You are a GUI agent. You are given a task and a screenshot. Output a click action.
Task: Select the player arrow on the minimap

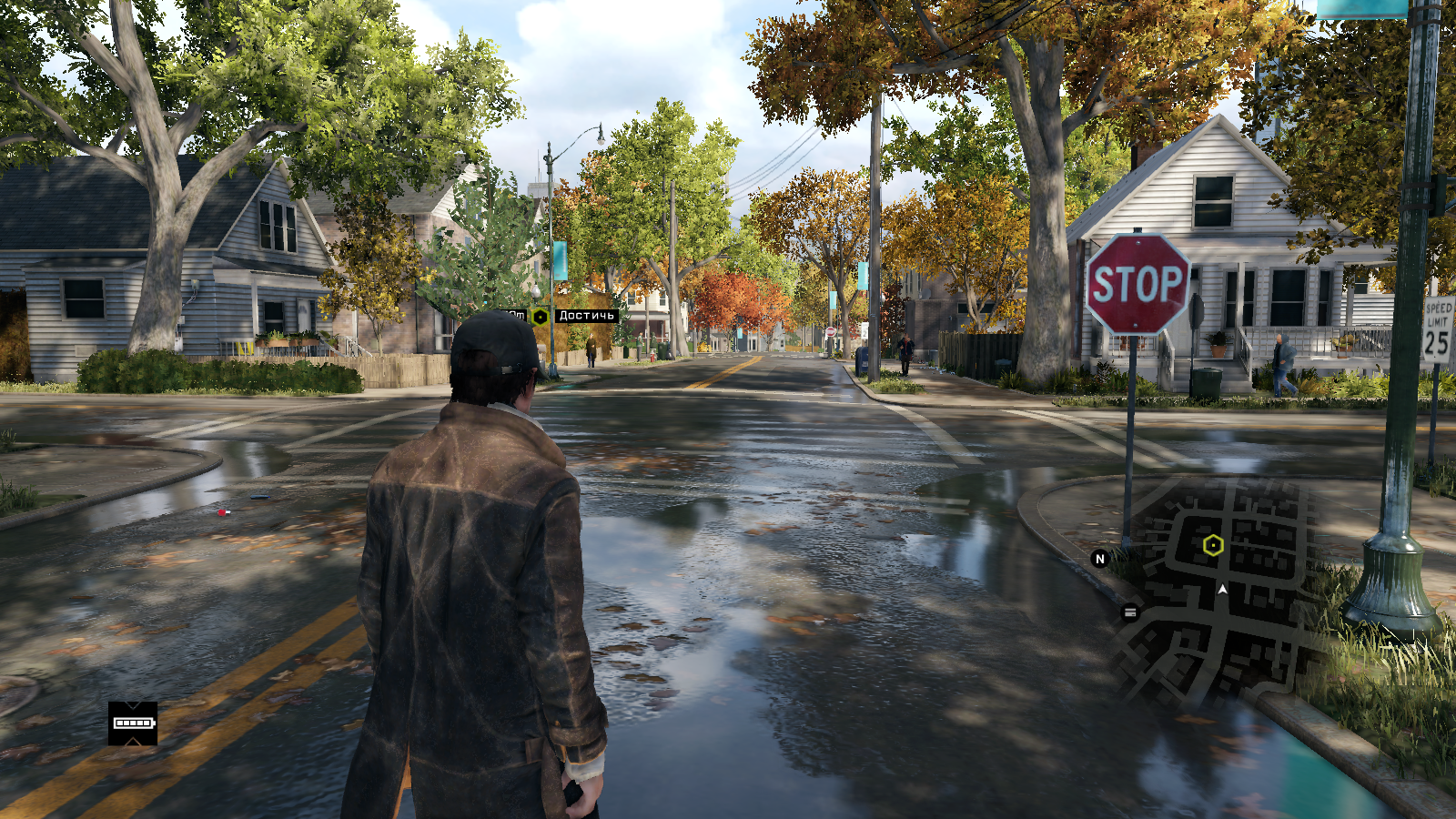[1222, 590]
